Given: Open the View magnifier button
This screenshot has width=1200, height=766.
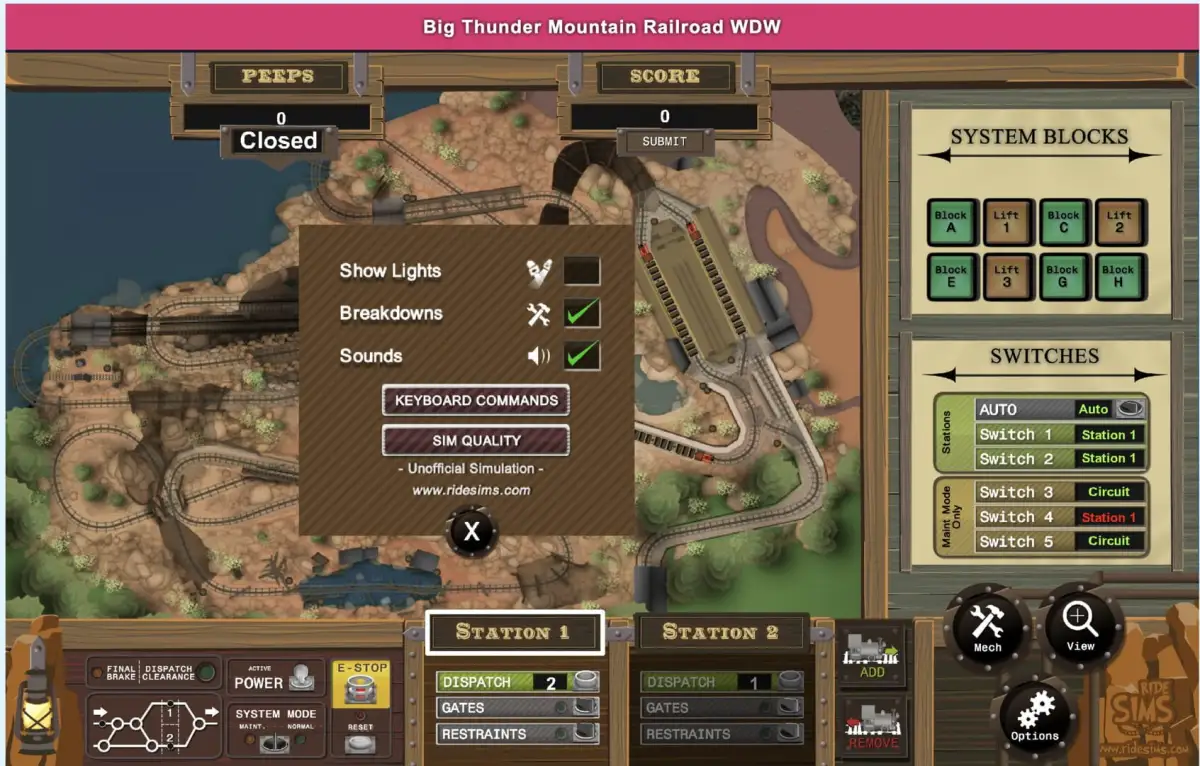Looking at the screenshot, I should [x=1080, y=625].
